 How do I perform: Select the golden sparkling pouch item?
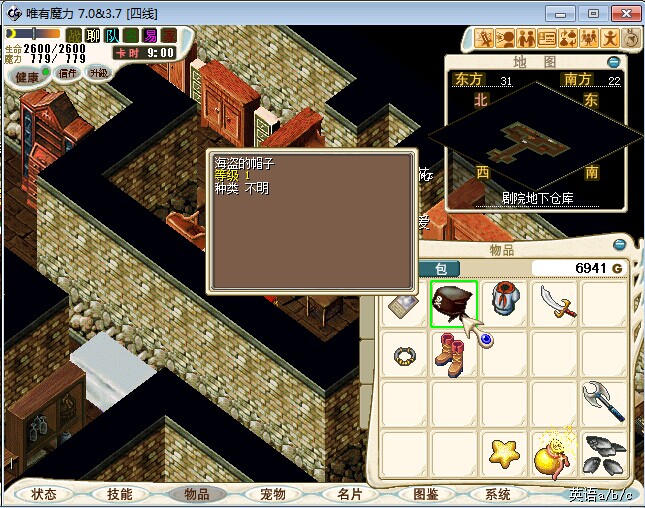pos(555,454)
